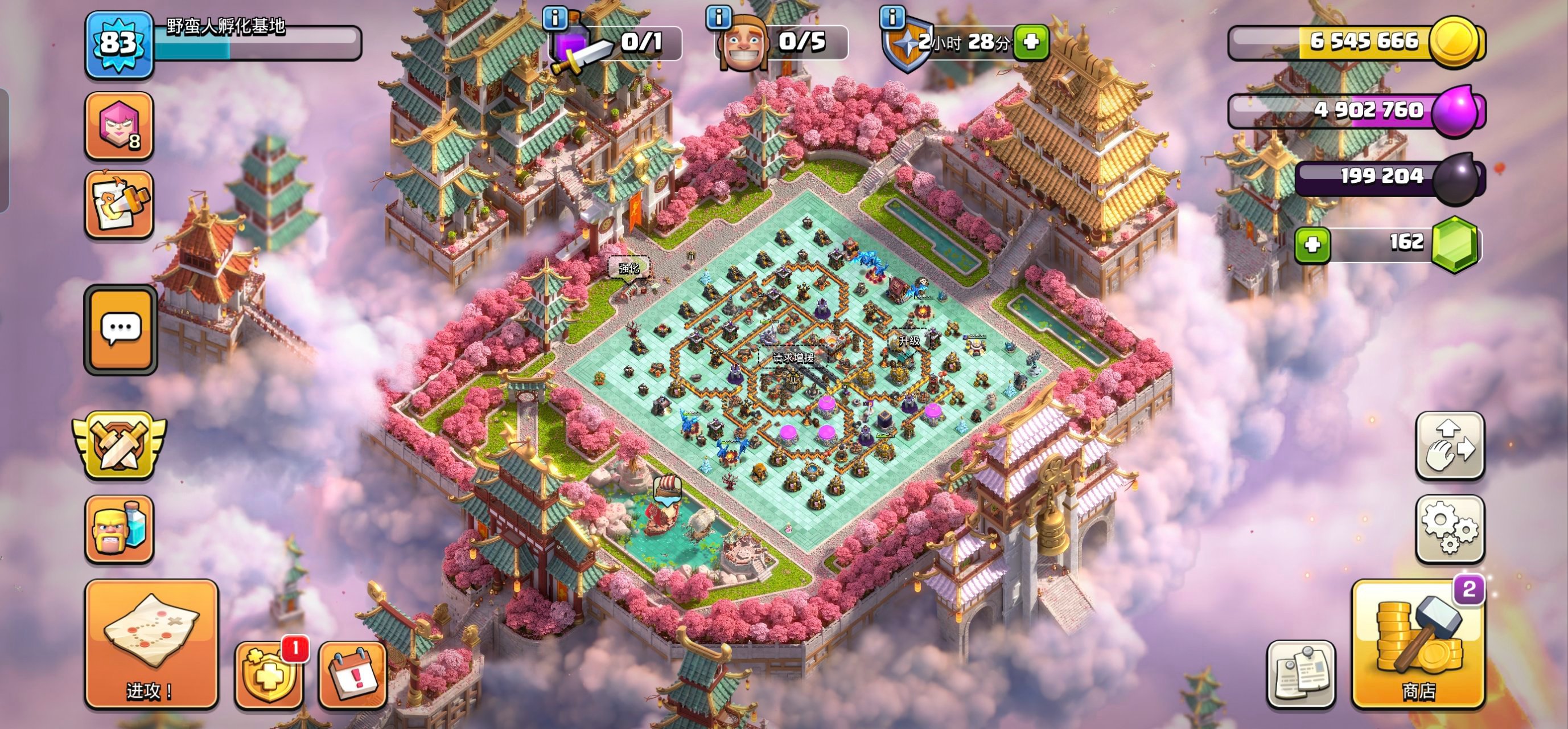Open the hero archer profile icon
The width and height of the screenshot is (1568, 729).
tap(119, 126)
